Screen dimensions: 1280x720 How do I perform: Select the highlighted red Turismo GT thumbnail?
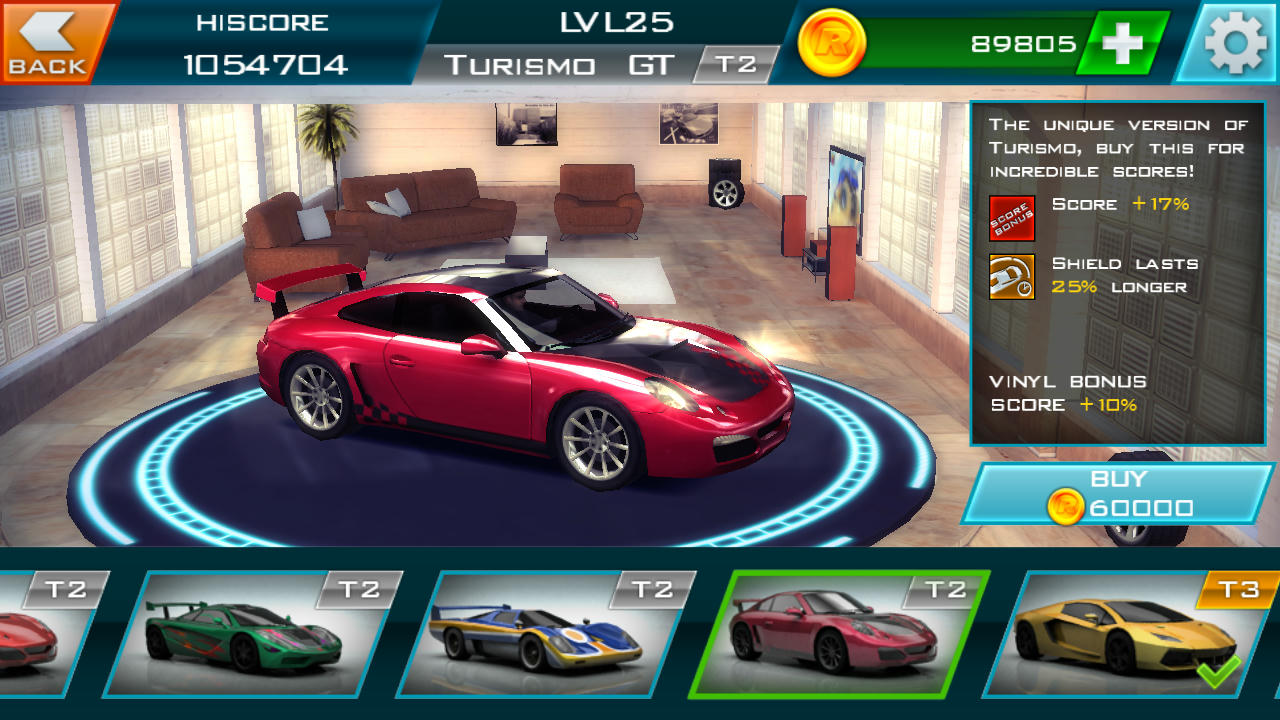(838, 634)
